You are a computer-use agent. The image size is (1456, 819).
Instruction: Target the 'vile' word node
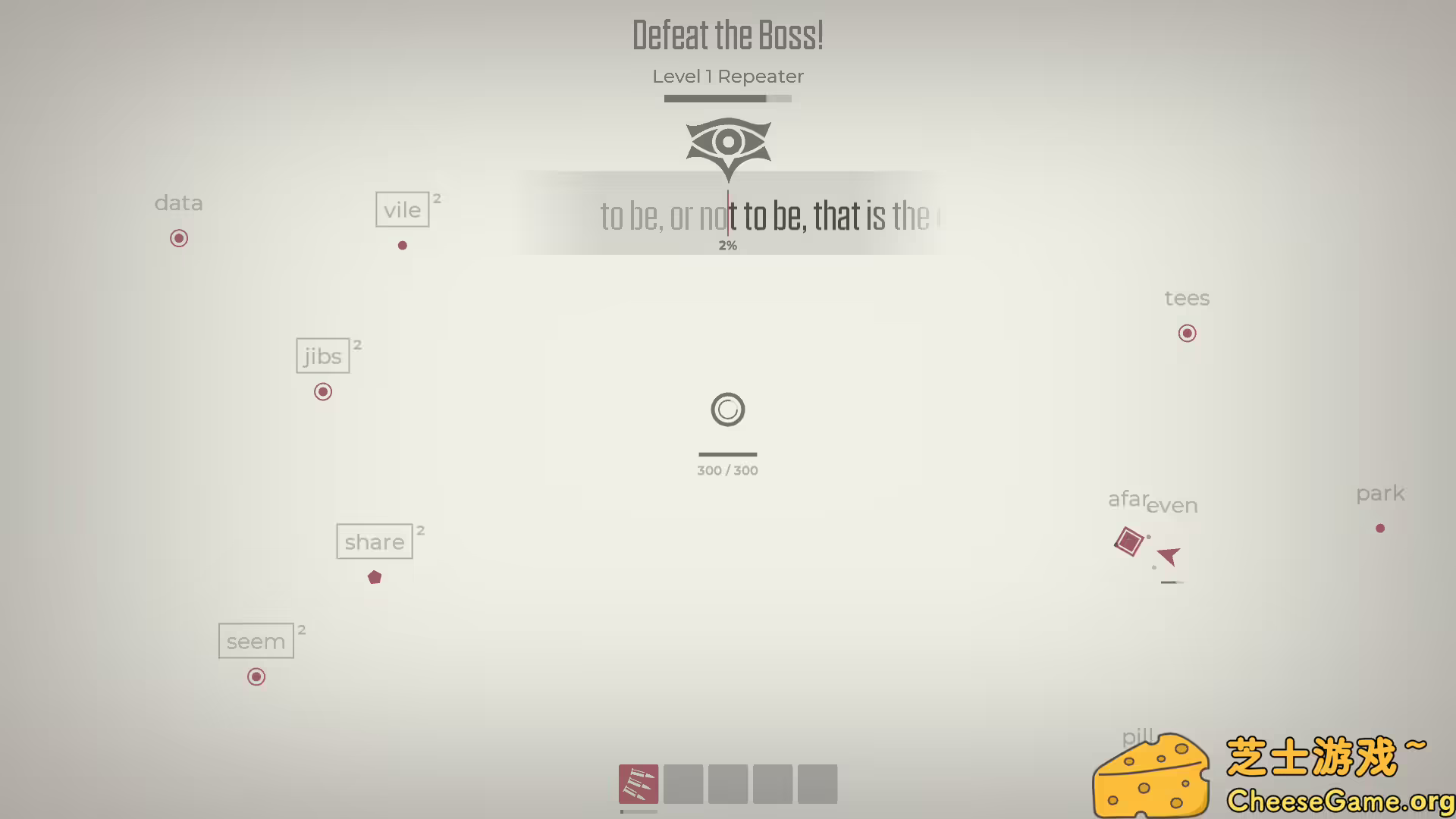click(402, 209)
